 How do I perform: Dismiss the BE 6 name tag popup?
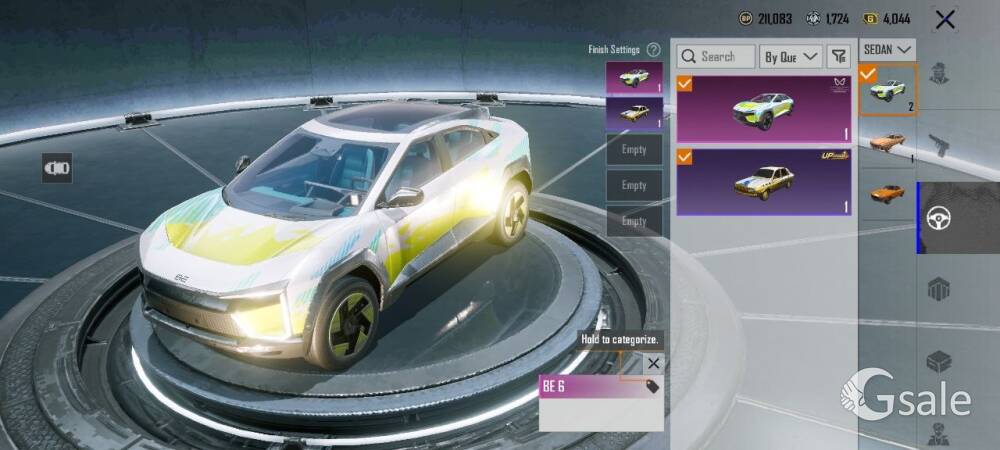(x=653, y=364)
